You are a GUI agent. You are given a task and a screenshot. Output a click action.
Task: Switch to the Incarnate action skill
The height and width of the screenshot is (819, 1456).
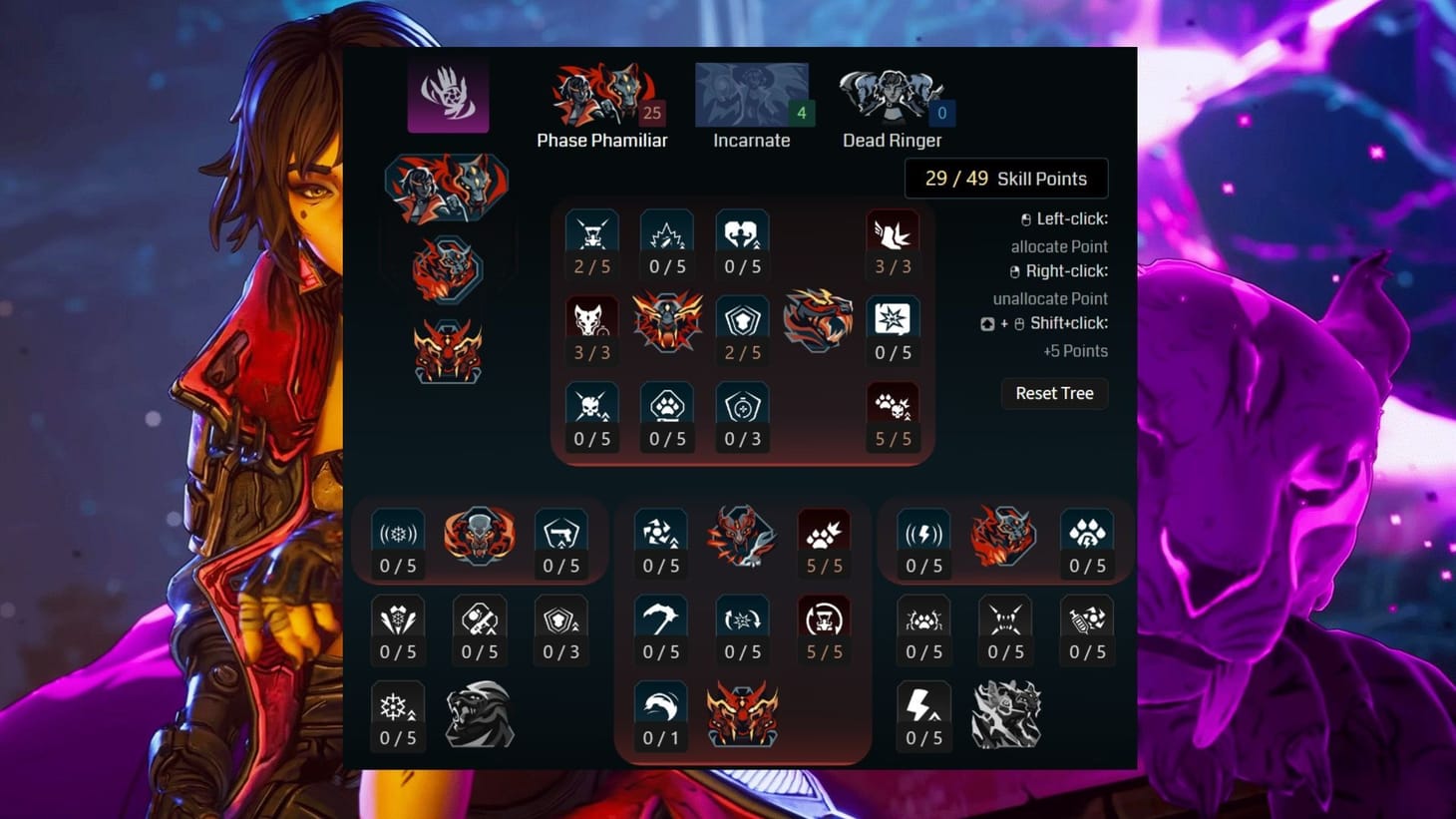[751, 95]
